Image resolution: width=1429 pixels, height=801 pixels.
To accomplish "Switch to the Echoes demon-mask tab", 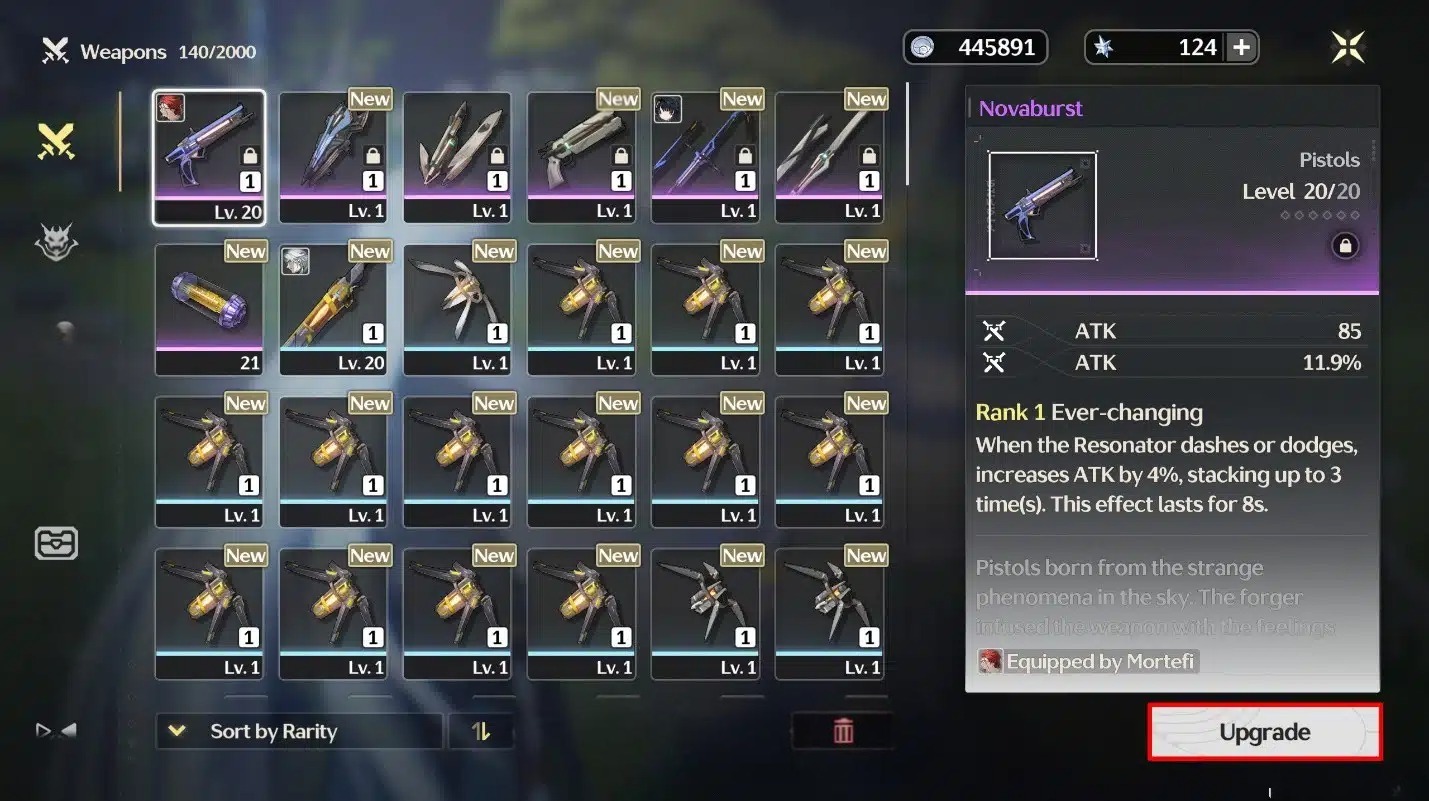I will 57,242.
